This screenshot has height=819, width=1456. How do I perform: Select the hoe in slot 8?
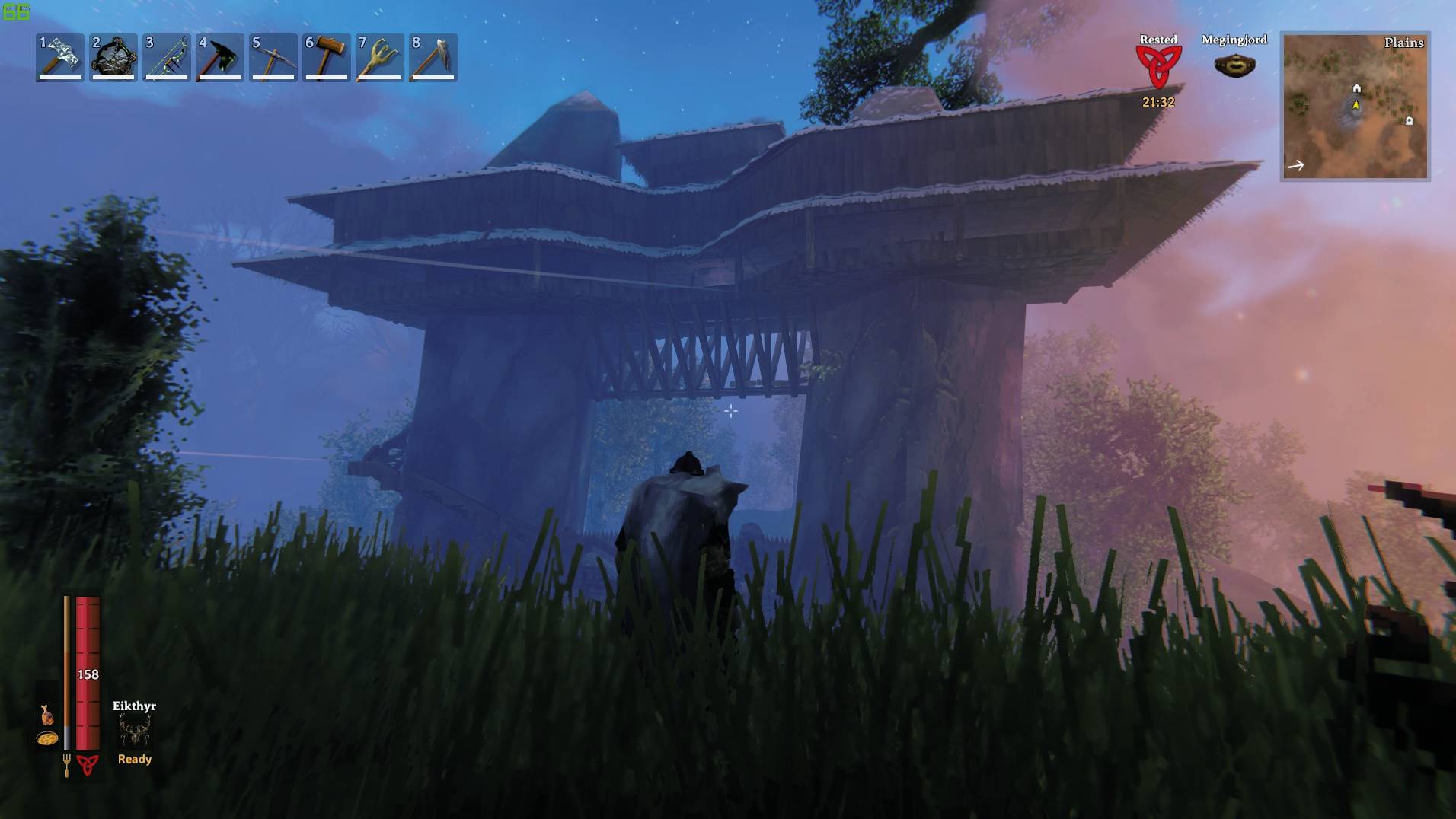click(433, 57)
